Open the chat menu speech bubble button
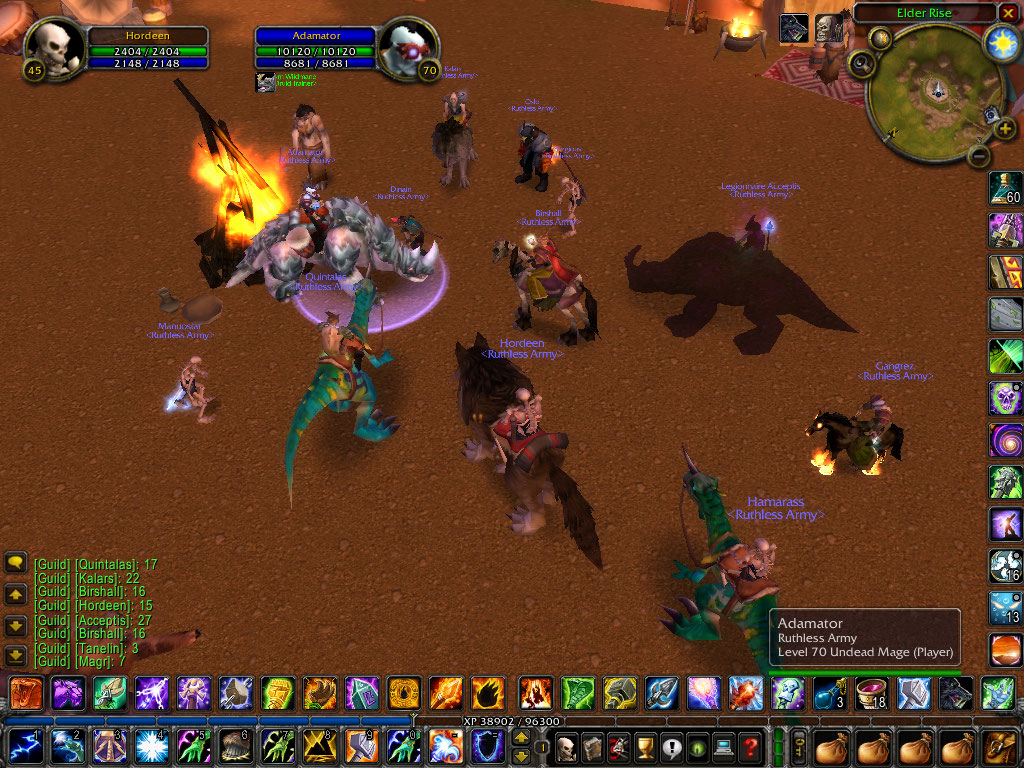The image size is (1024, 768). 15,563
